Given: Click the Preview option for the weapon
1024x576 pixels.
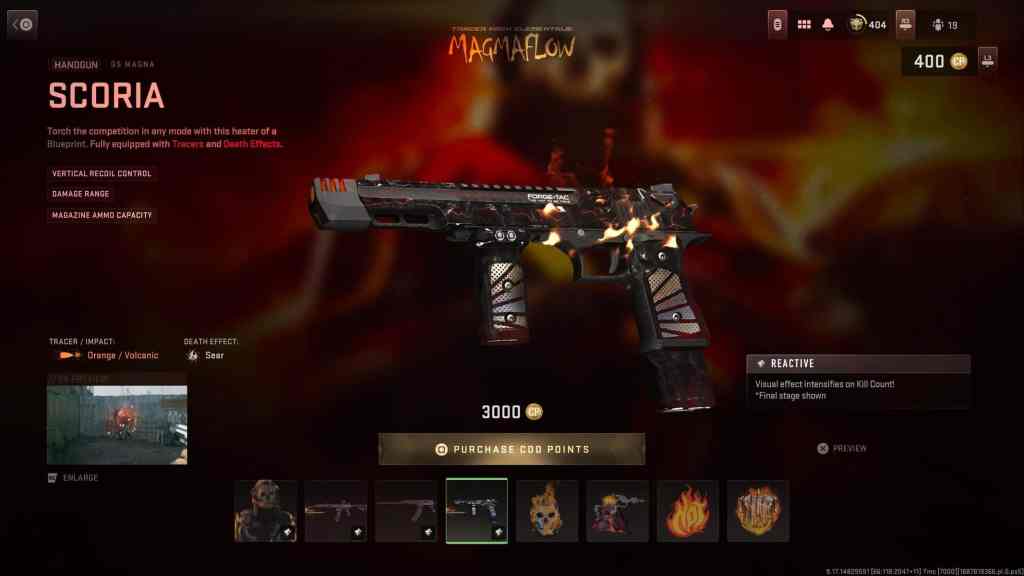Looking at the screenshot, I should coord(842,448).
